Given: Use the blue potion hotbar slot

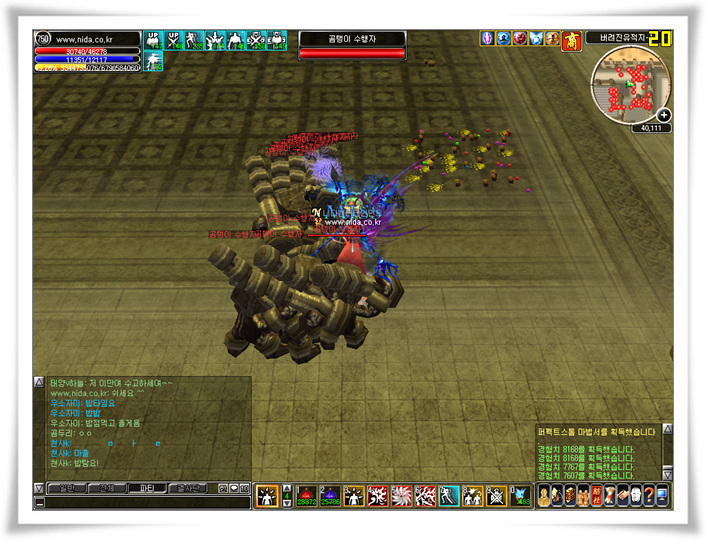Looking at the screenshot, I should coord(328,495).
